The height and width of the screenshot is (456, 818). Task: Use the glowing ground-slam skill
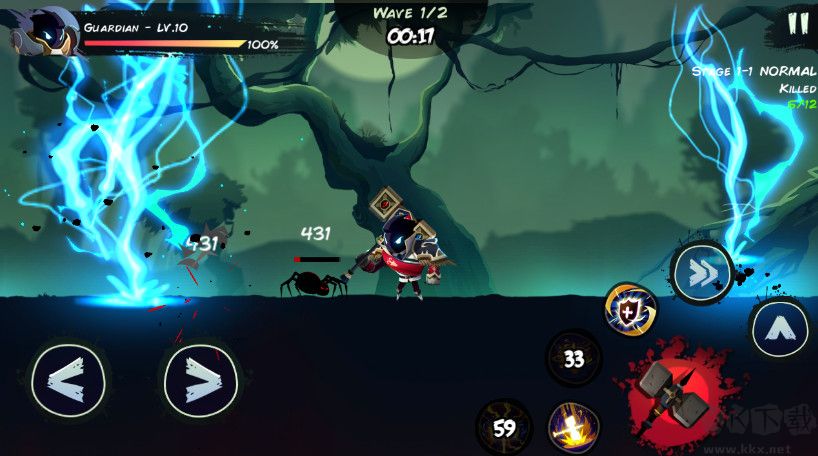[x=574, y=427]
